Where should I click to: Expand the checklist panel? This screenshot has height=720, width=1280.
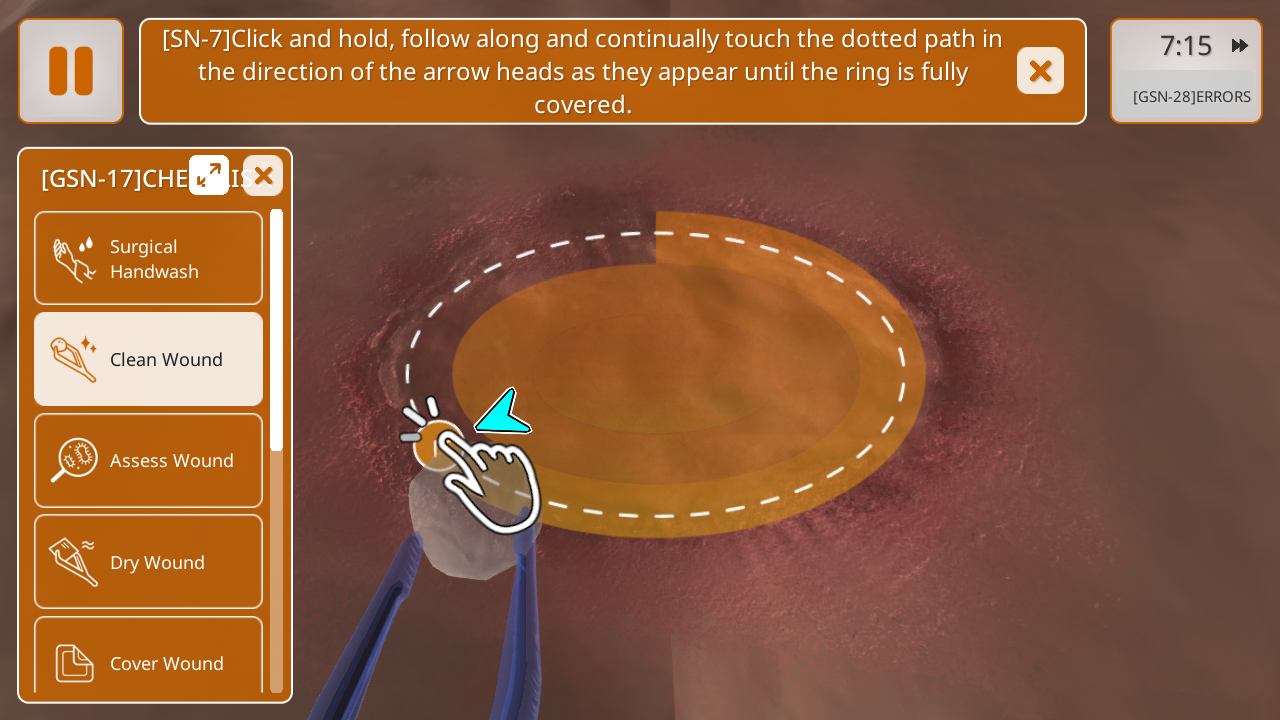[x=209, y=175]
